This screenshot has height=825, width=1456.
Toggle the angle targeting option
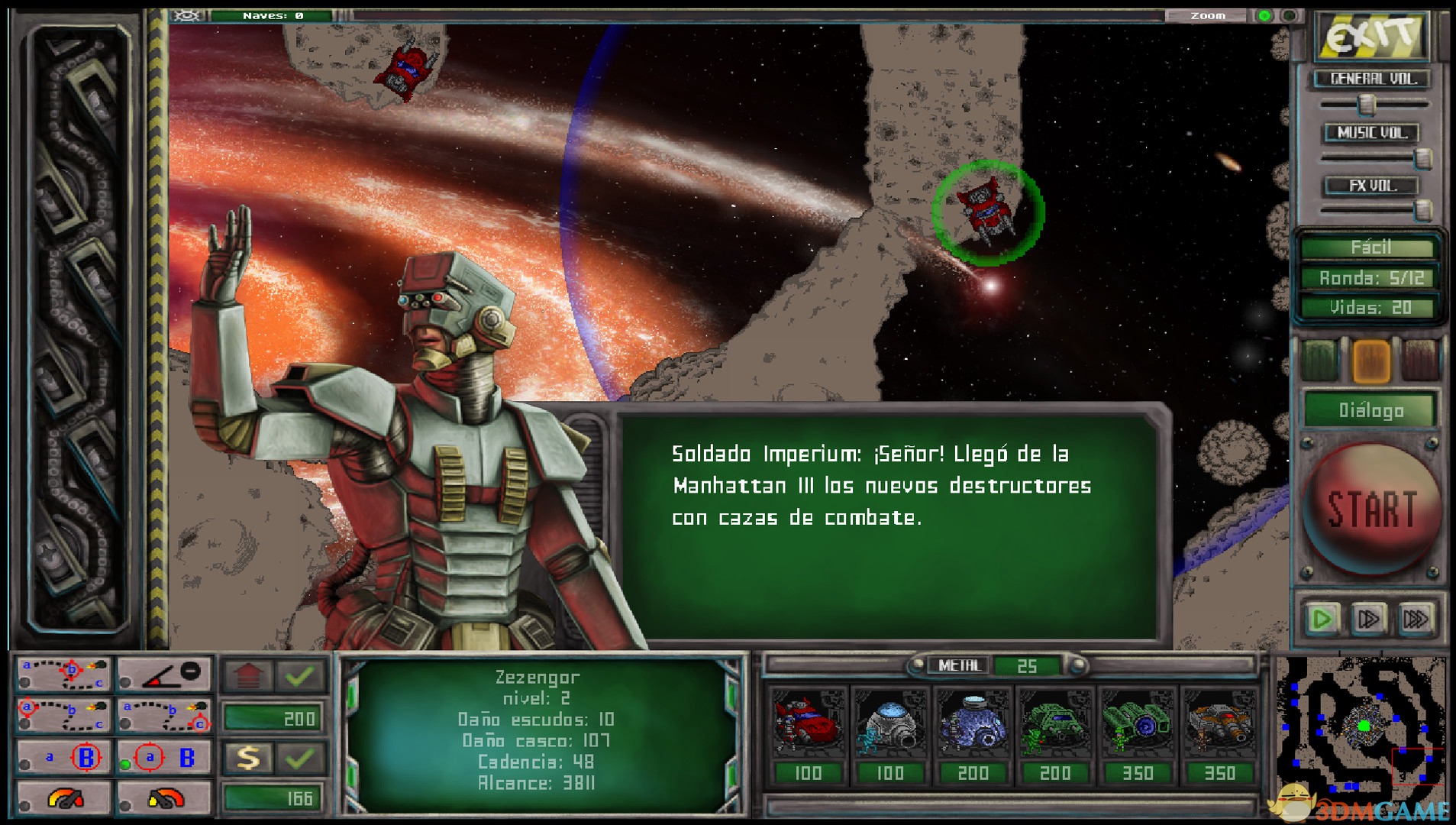tap(163, 673)
